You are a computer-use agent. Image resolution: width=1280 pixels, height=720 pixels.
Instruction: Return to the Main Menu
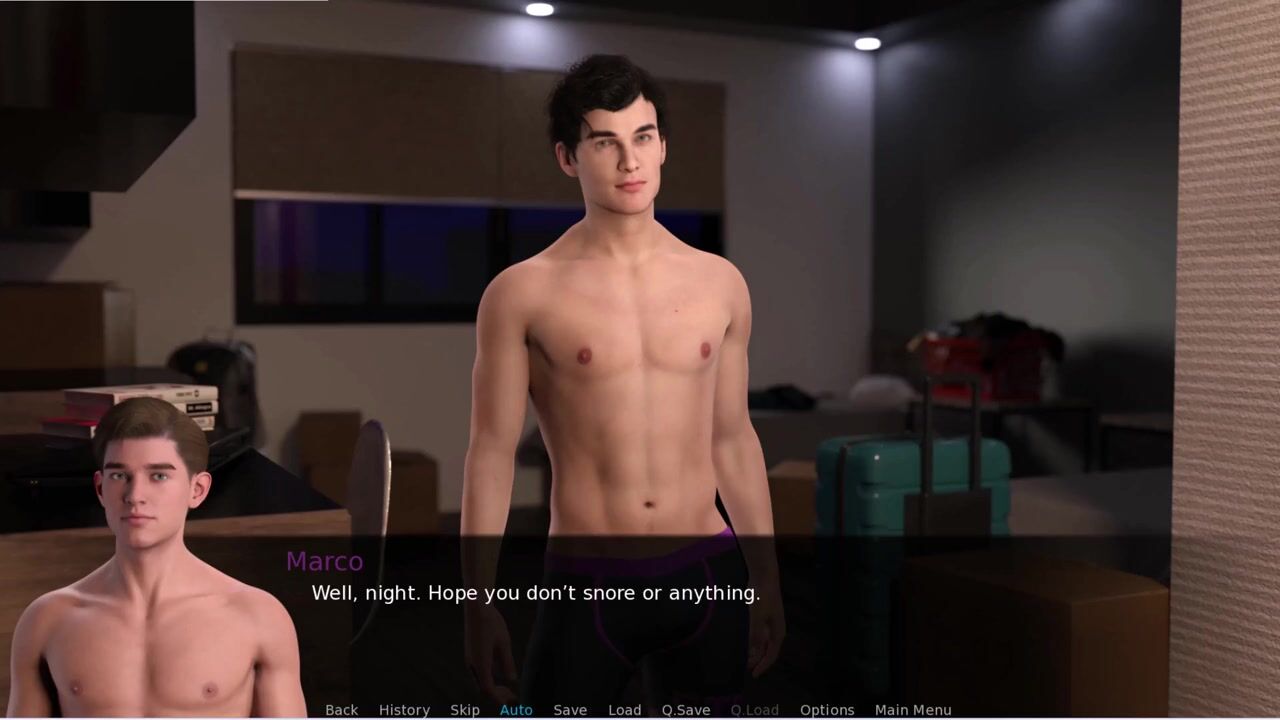913,710
